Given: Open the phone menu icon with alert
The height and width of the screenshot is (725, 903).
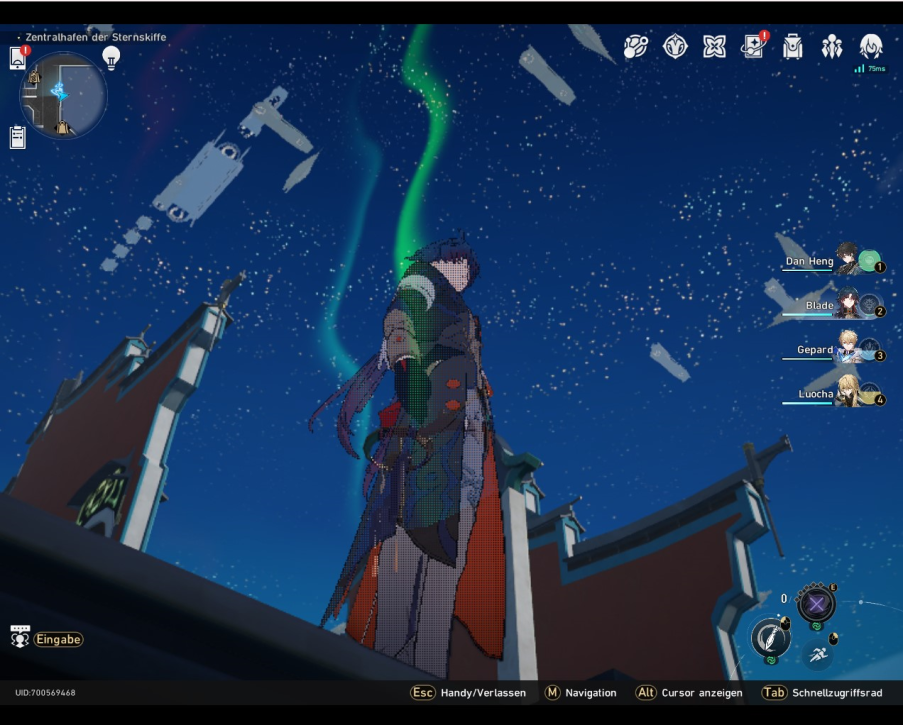Looking at the screenshot, I should coord(18,59).
